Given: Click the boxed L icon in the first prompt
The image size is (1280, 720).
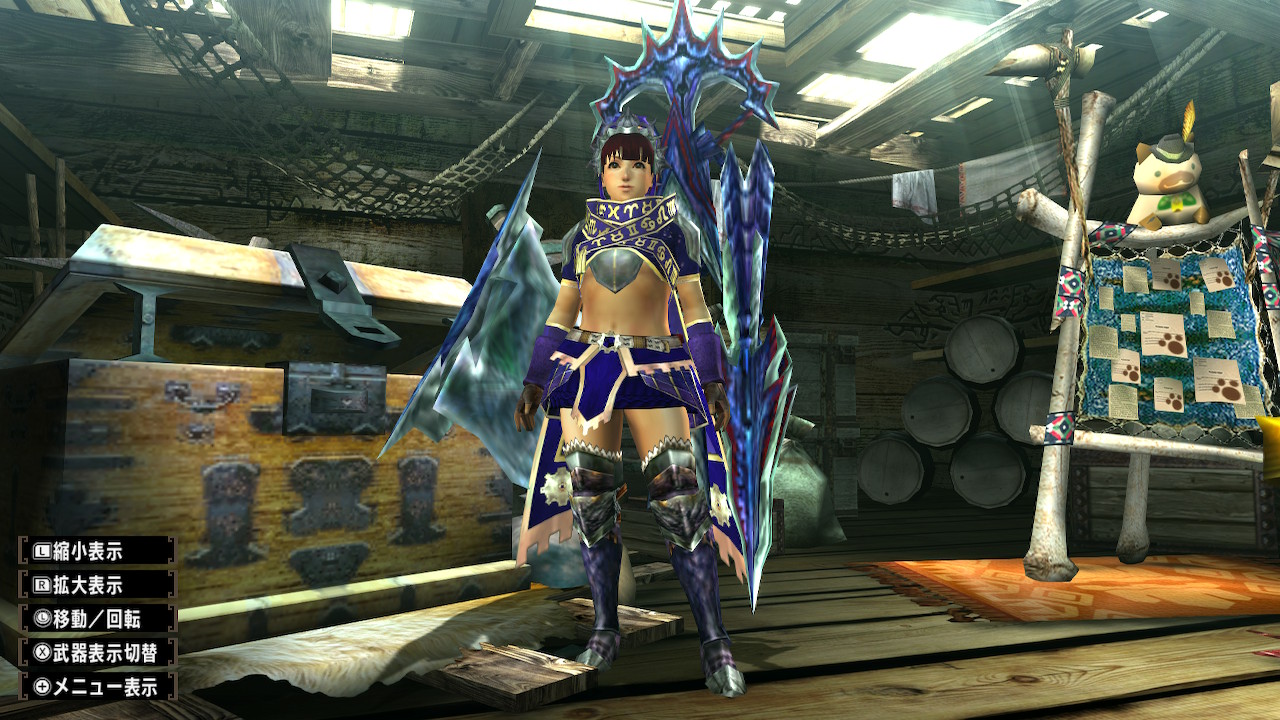Looking at the screenshot, I should [42, 550].
